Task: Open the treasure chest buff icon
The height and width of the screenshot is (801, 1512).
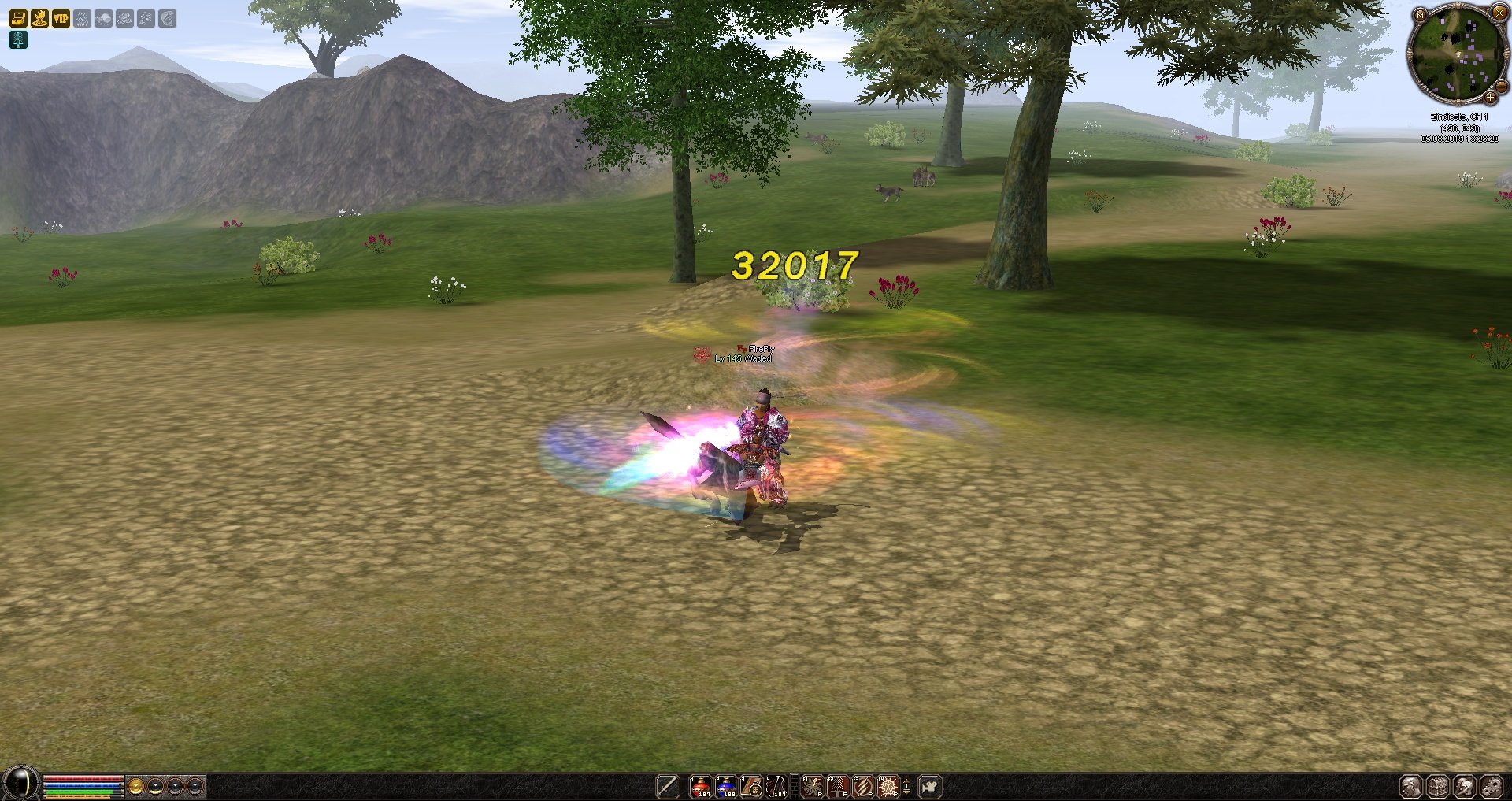Action: [x=18, y=18]
